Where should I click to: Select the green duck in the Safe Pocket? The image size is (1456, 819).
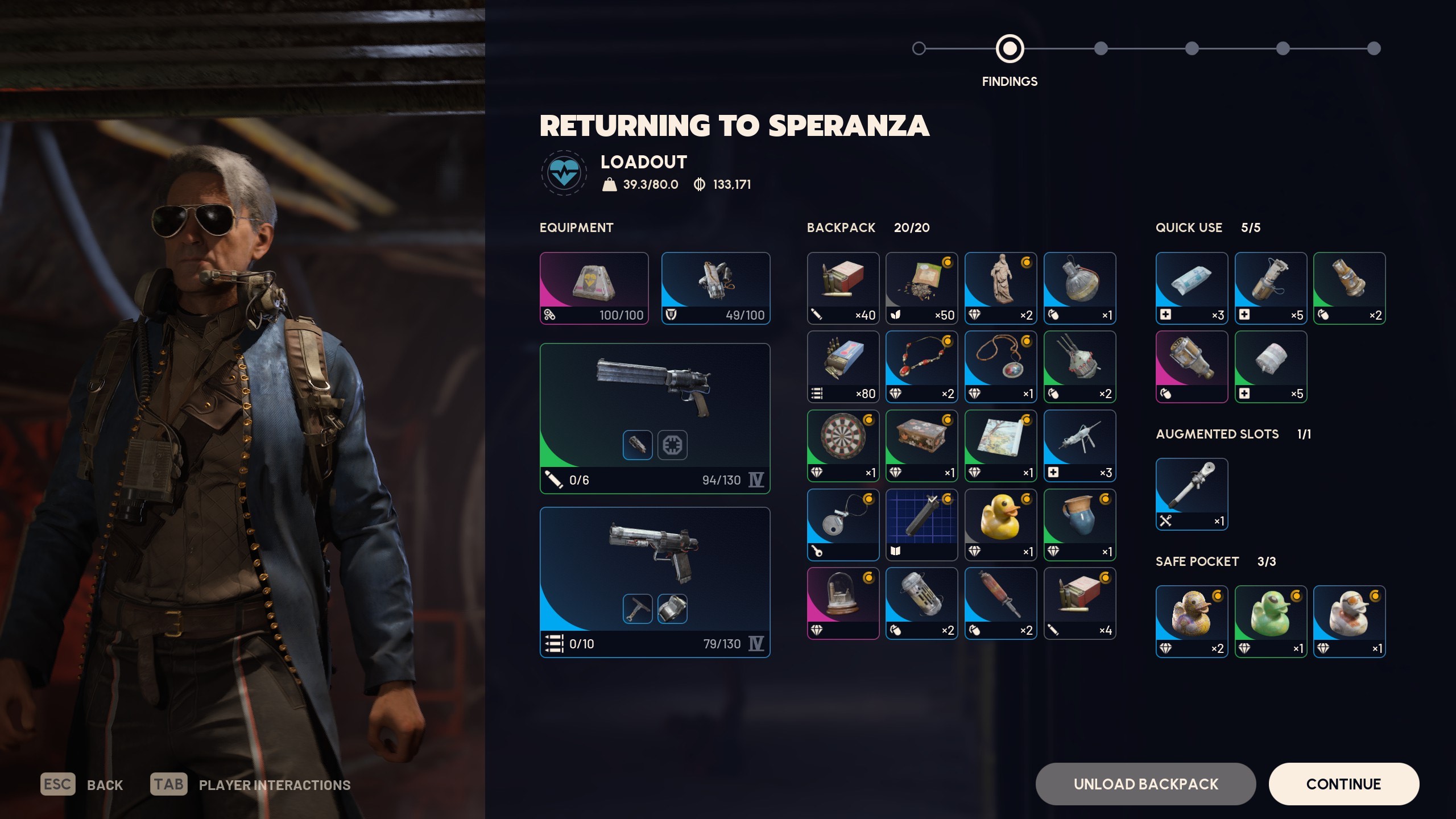[1271, 620]
